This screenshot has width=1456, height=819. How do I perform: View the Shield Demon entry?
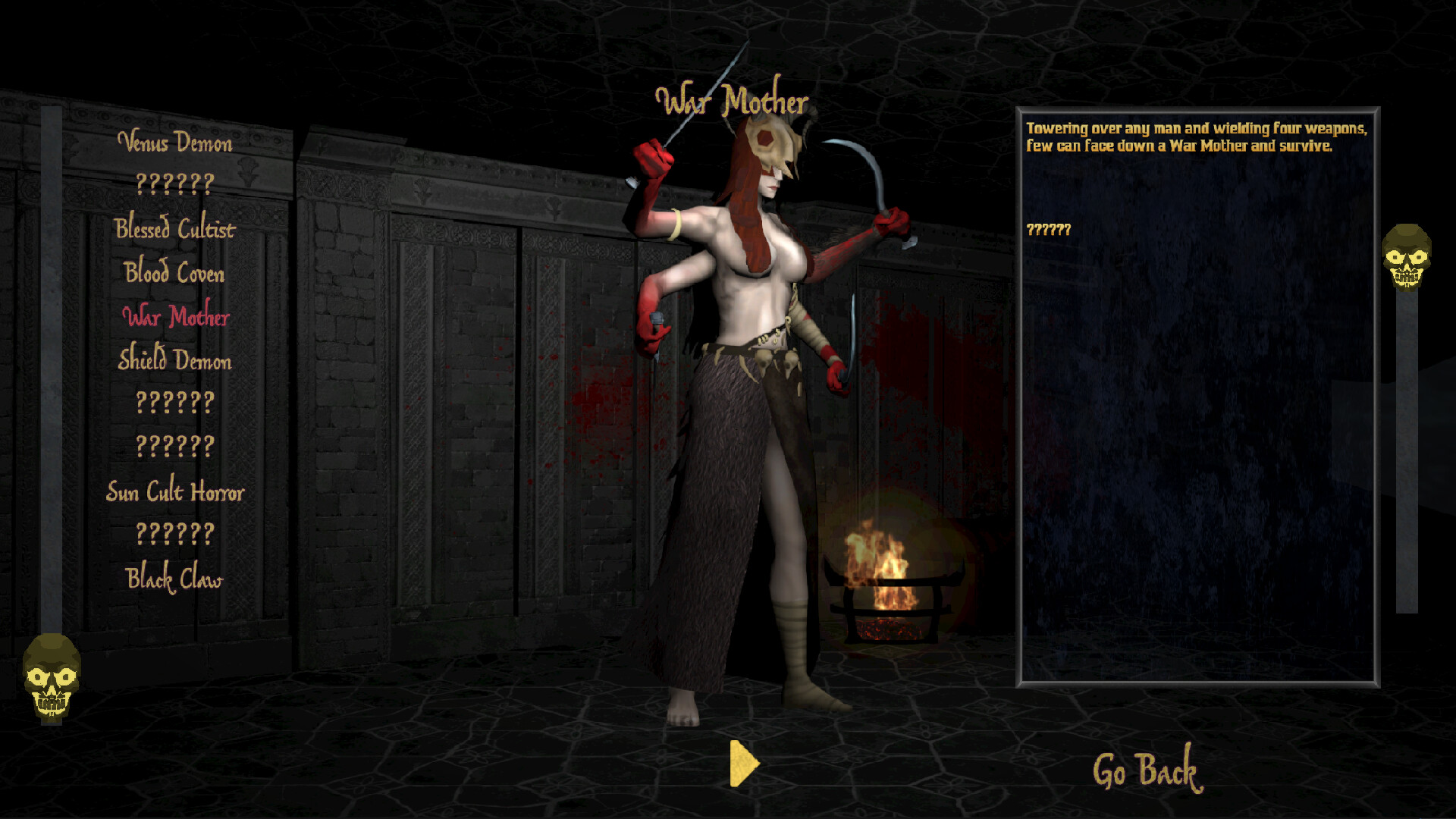175,359
